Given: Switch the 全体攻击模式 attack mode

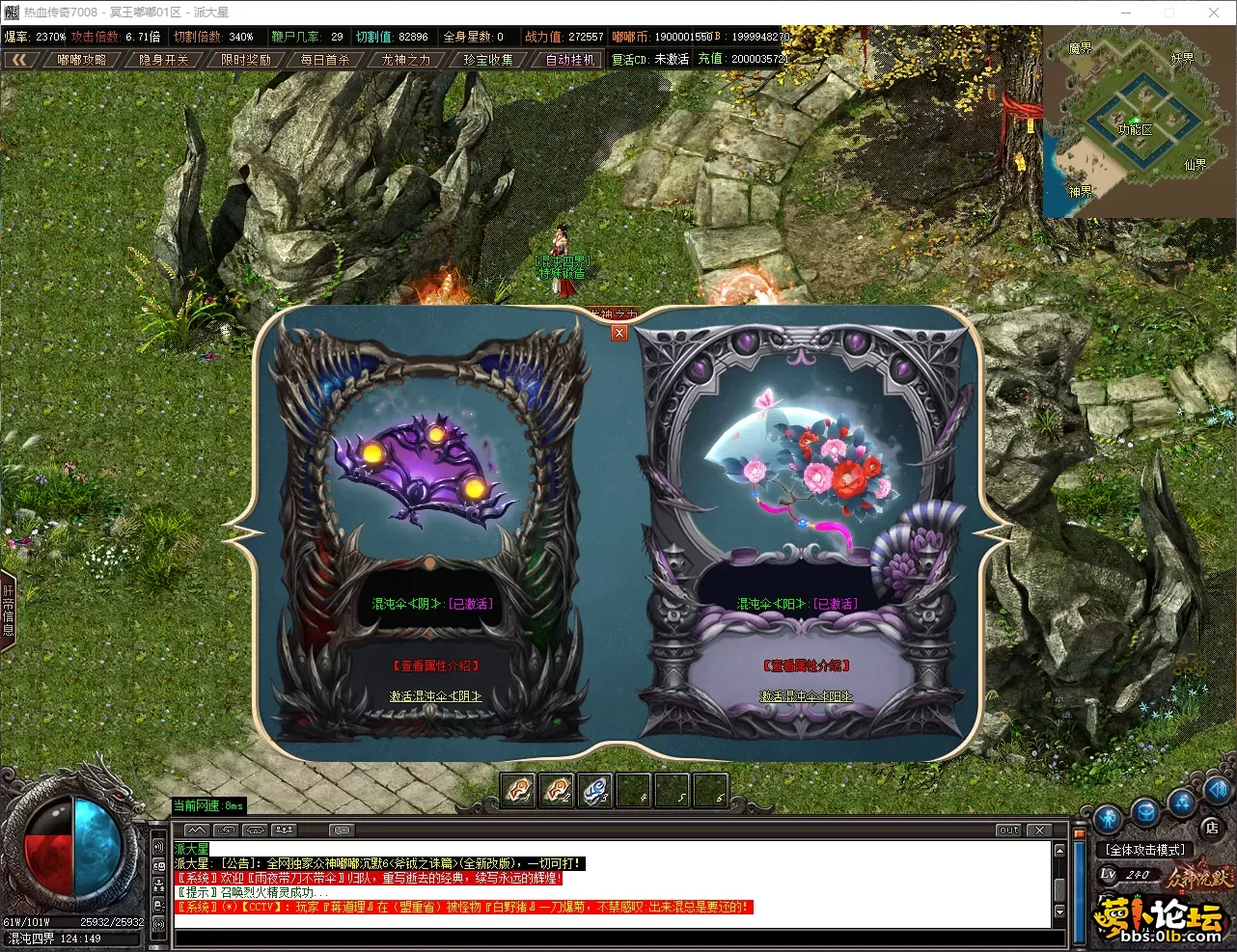Looking at the screenshot, I should [1146, 850].
